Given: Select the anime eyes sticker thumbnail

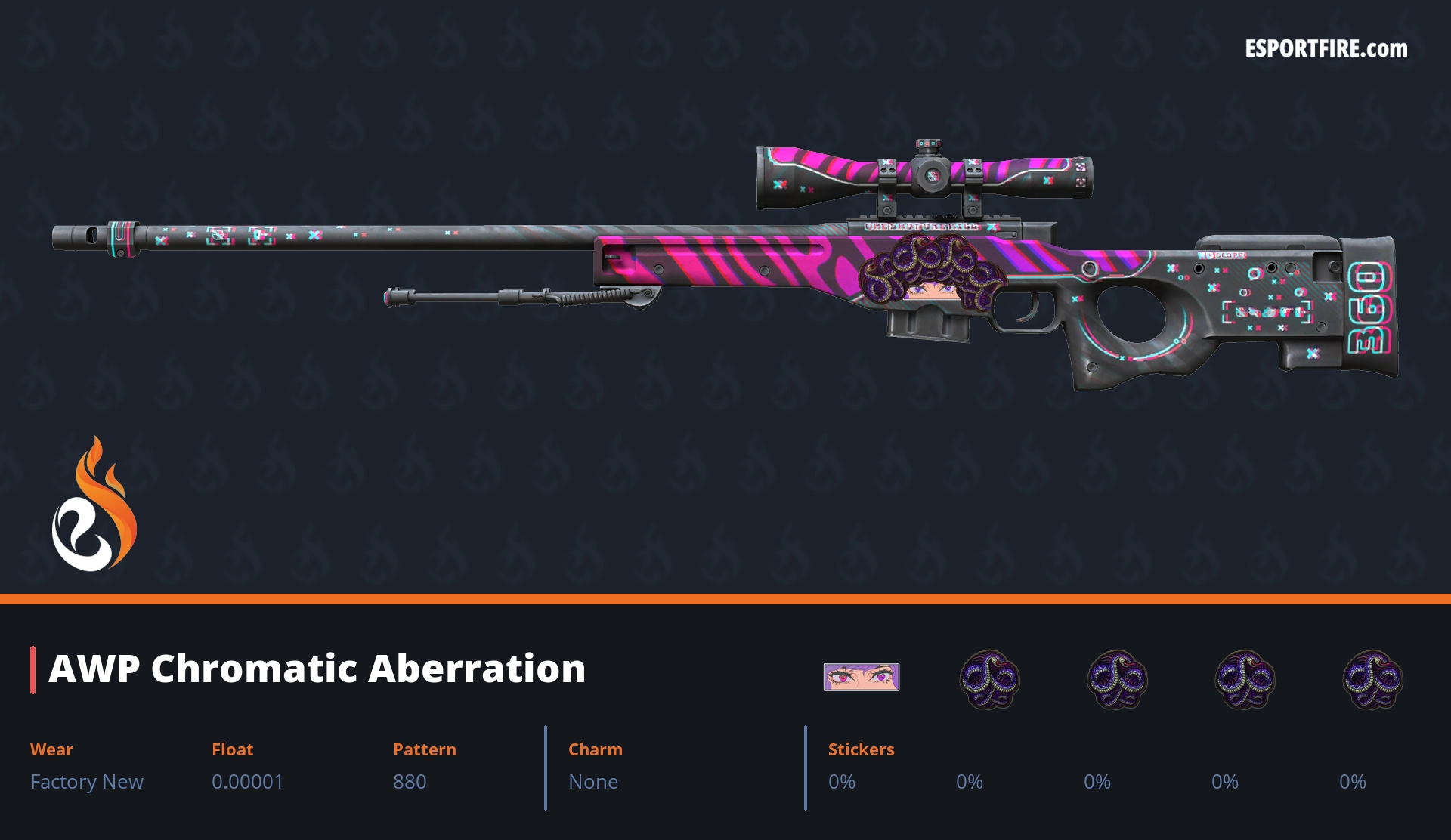Looking at the screenshot, I should click(861, 677).
